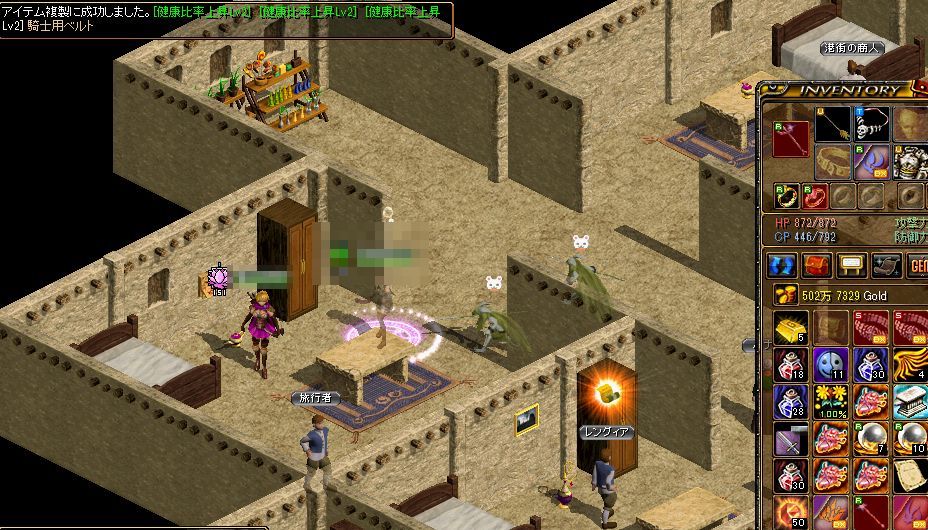Click the skull necklace equipment slot
This screenshot has height=530, width=928.
pos(871,124)
